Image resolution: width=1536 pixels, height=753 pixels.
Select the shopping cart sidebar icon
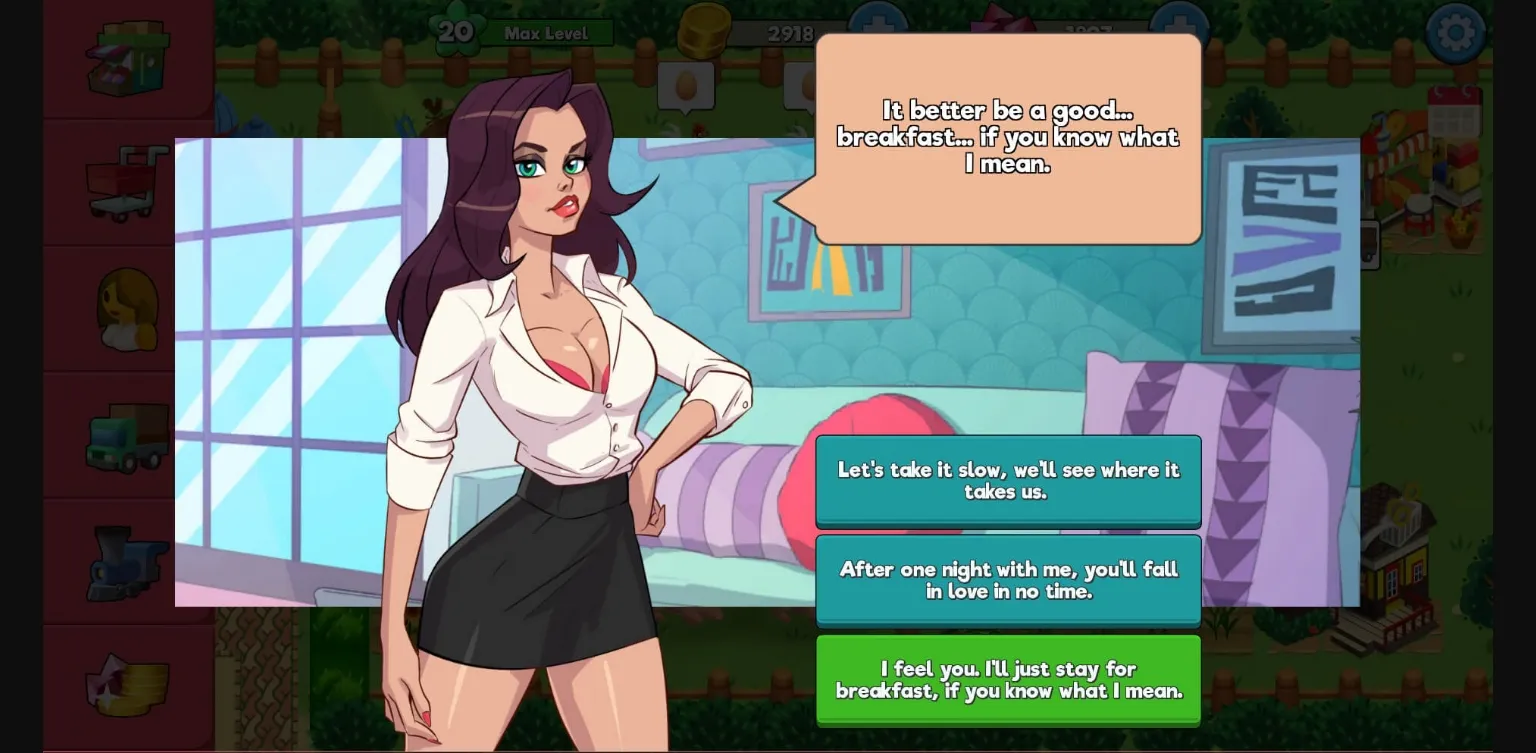[x=130, y=180]
